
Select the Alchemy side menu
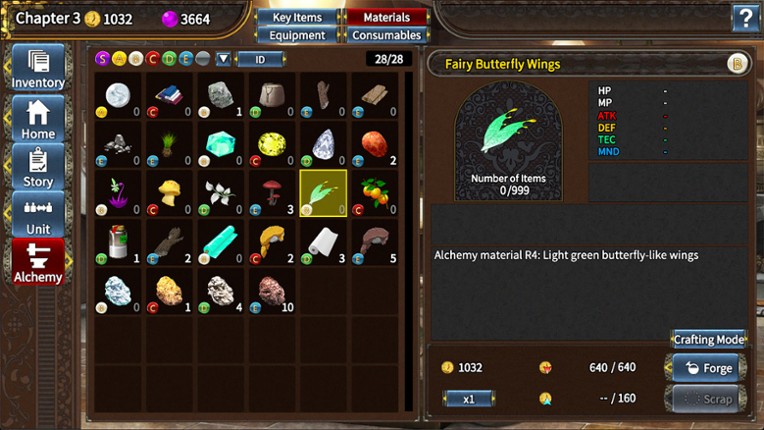38,262
